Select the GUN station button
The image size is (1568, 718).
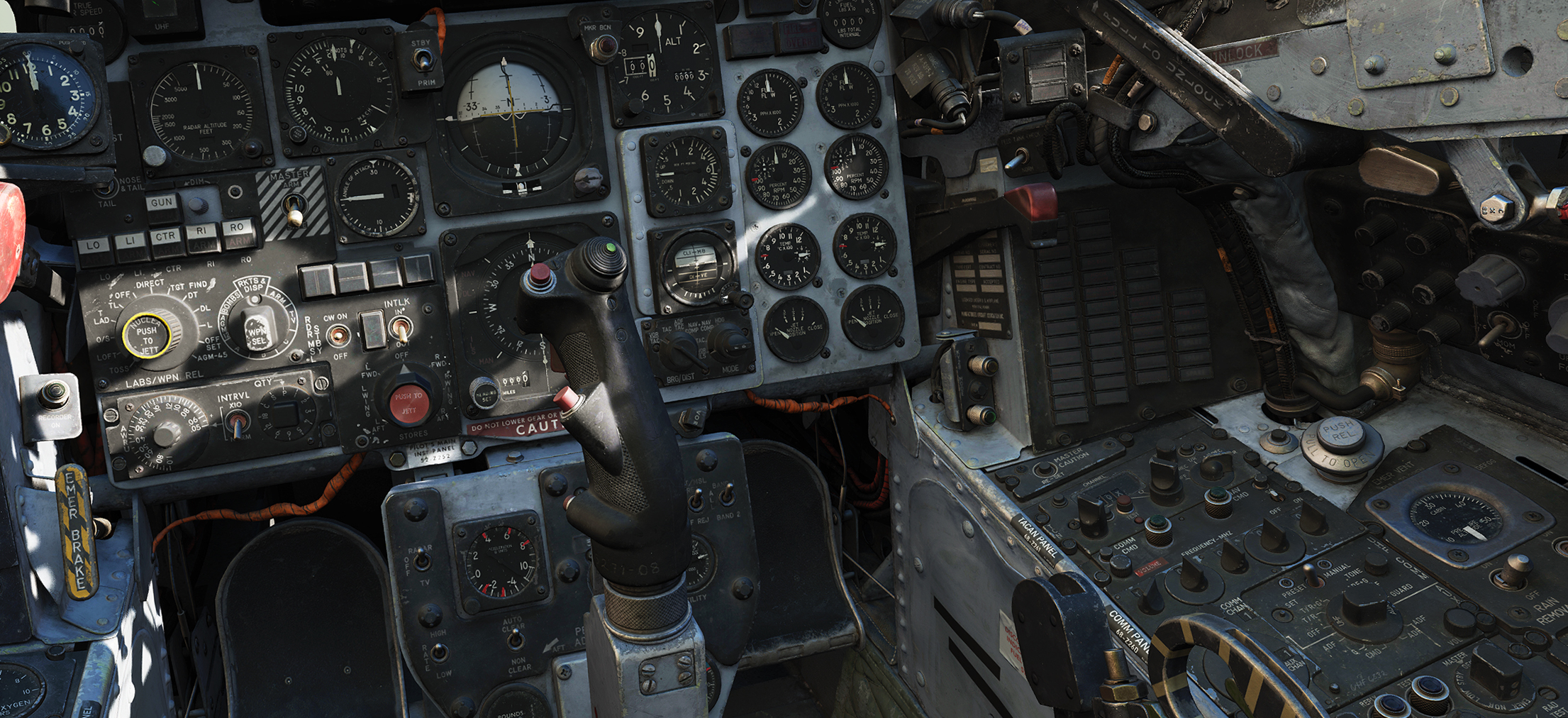point(162,204)
